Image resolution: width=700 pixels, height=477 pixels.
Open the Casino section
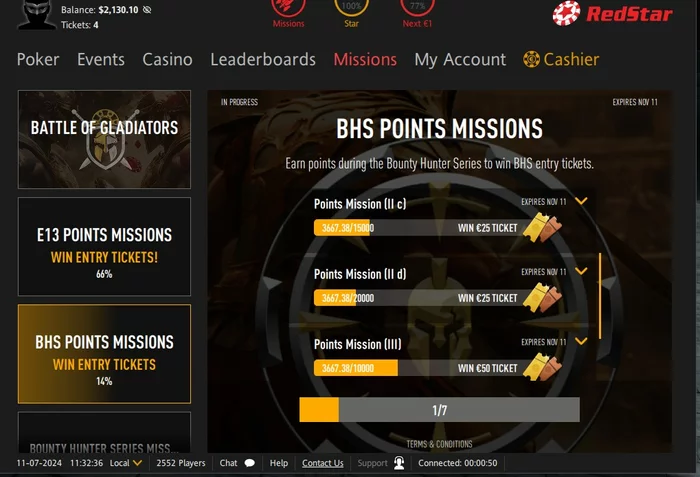[x=167, y=60]
